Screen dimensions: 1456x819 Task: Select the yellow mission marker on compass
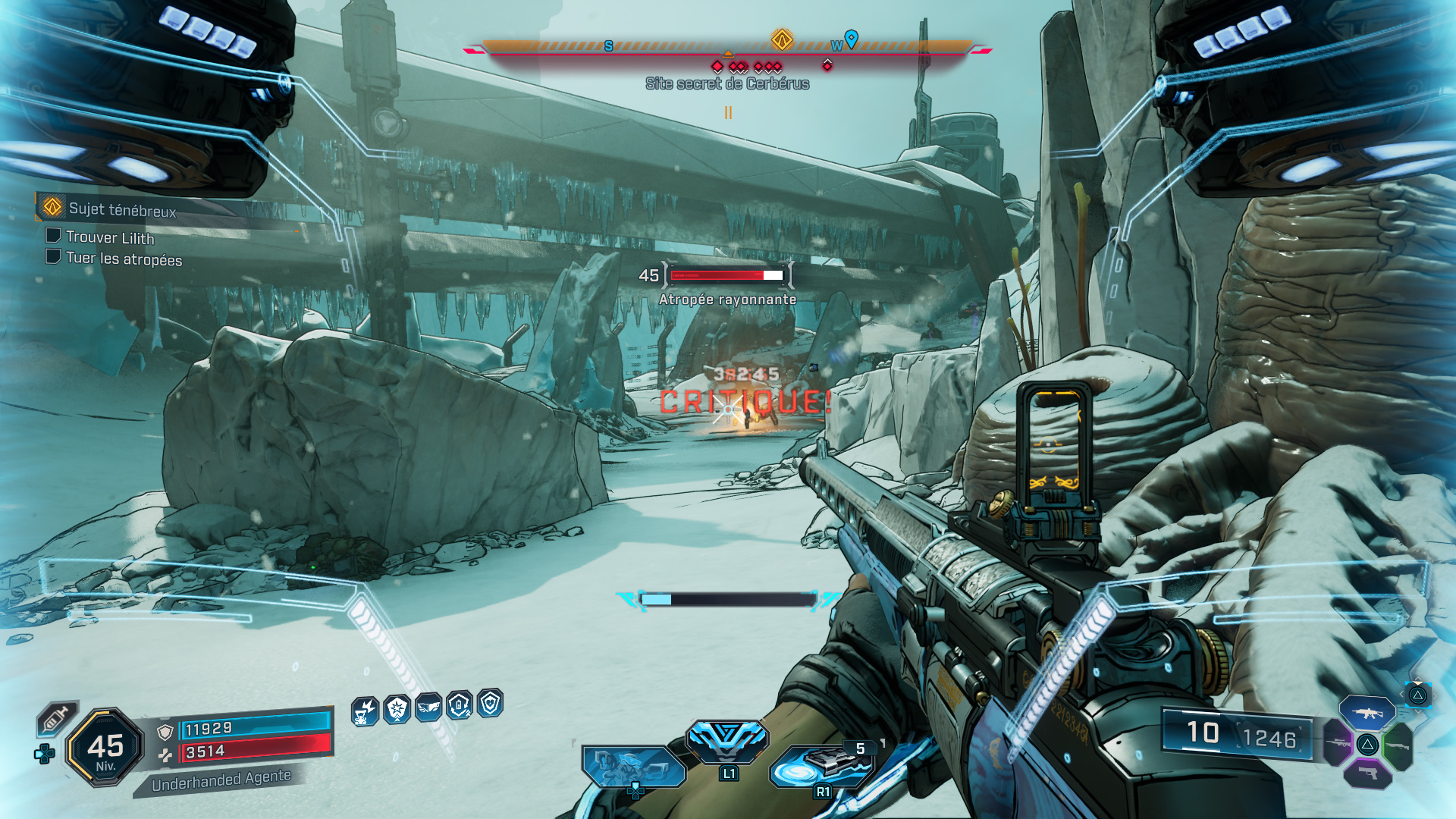click(782, 39)
